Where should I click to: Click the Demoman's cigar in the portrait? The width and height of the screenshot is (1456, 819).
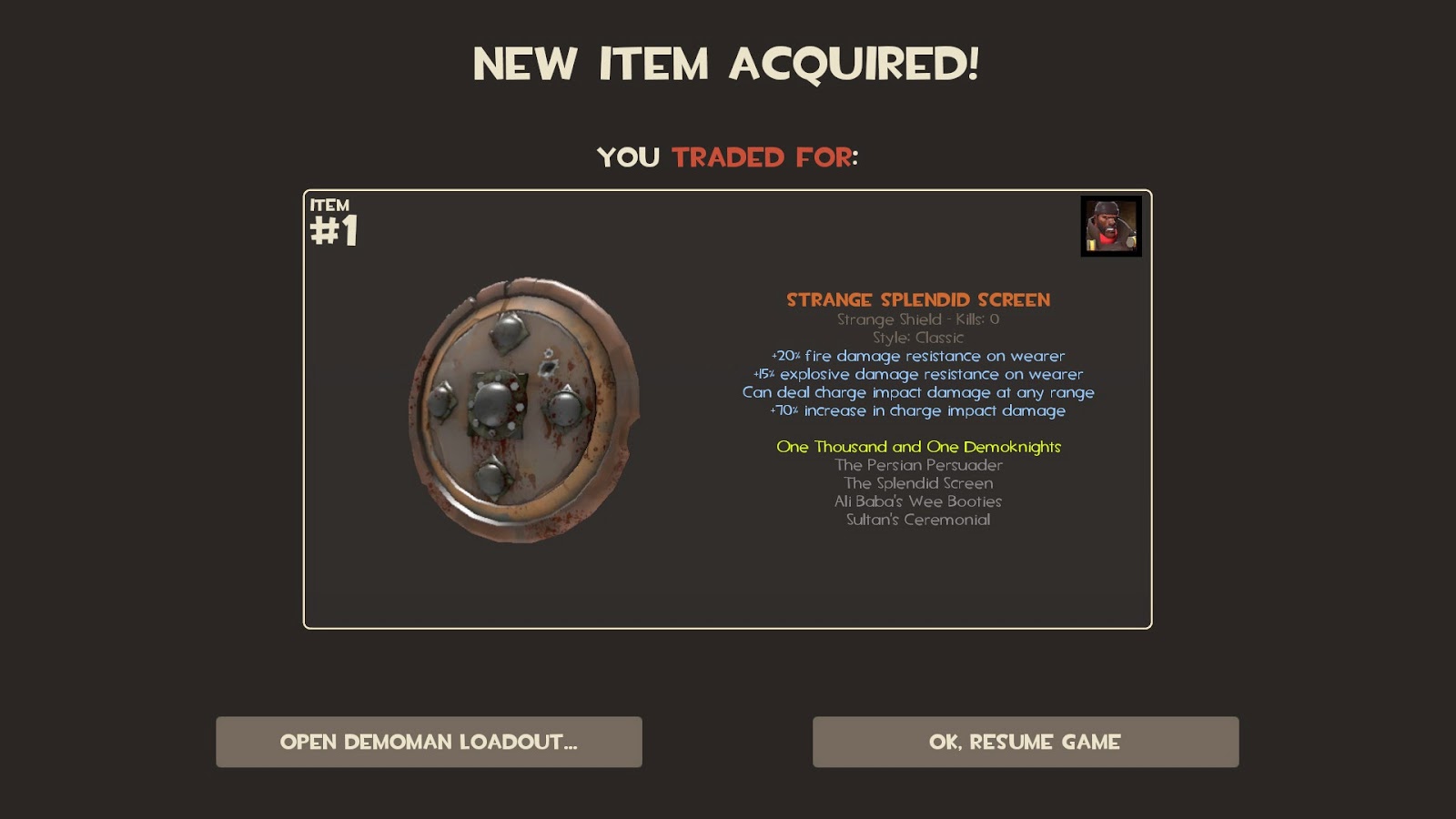(x=1110, y=229)
